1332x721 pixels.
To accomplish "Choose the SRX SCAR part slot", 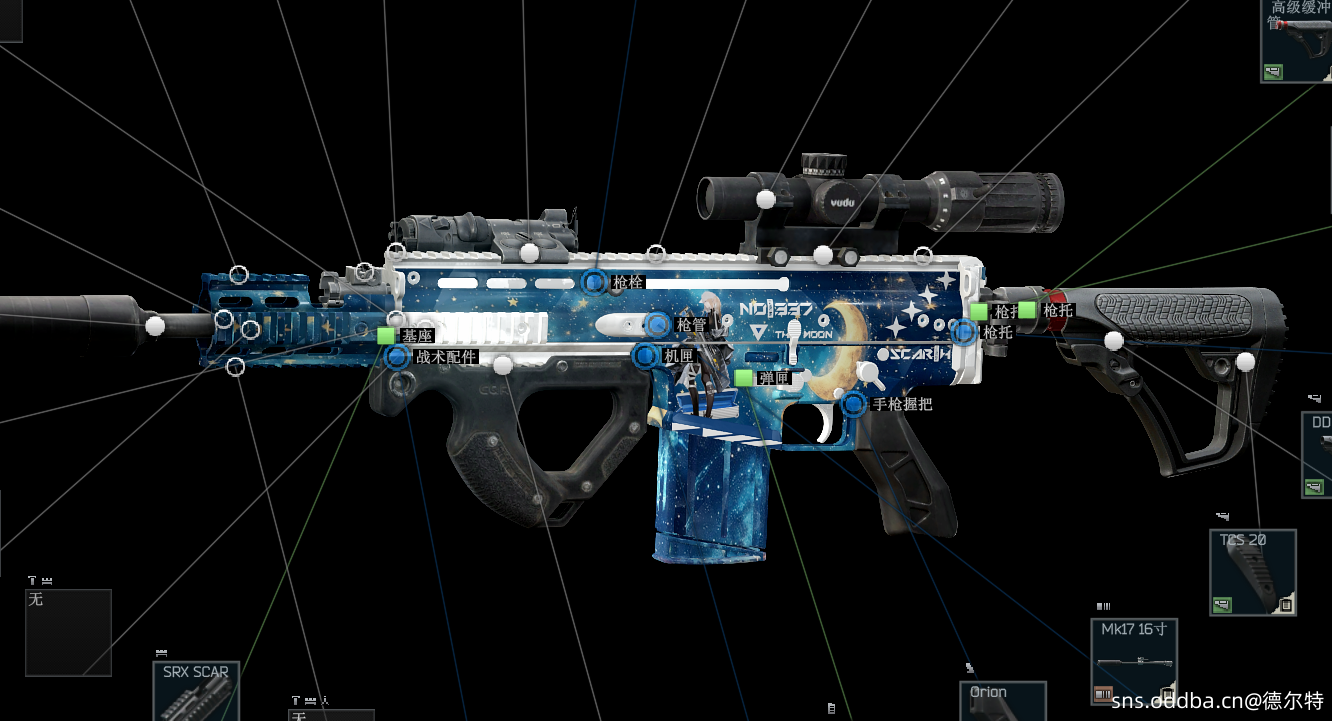I will [x=196, y=692].
